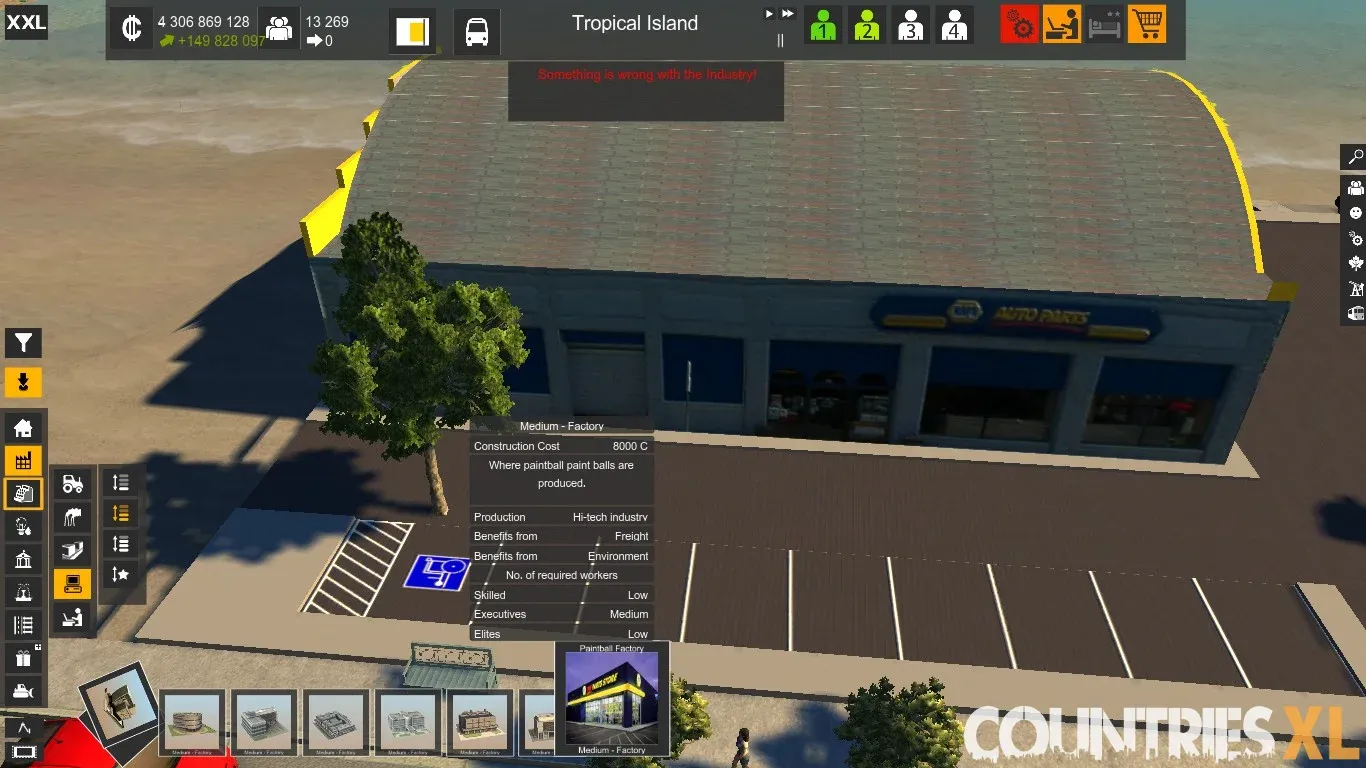Viewport: 1366px width, 768px height.
Task: Open the bulldozer demolish tool
Action: coord(23,690)
